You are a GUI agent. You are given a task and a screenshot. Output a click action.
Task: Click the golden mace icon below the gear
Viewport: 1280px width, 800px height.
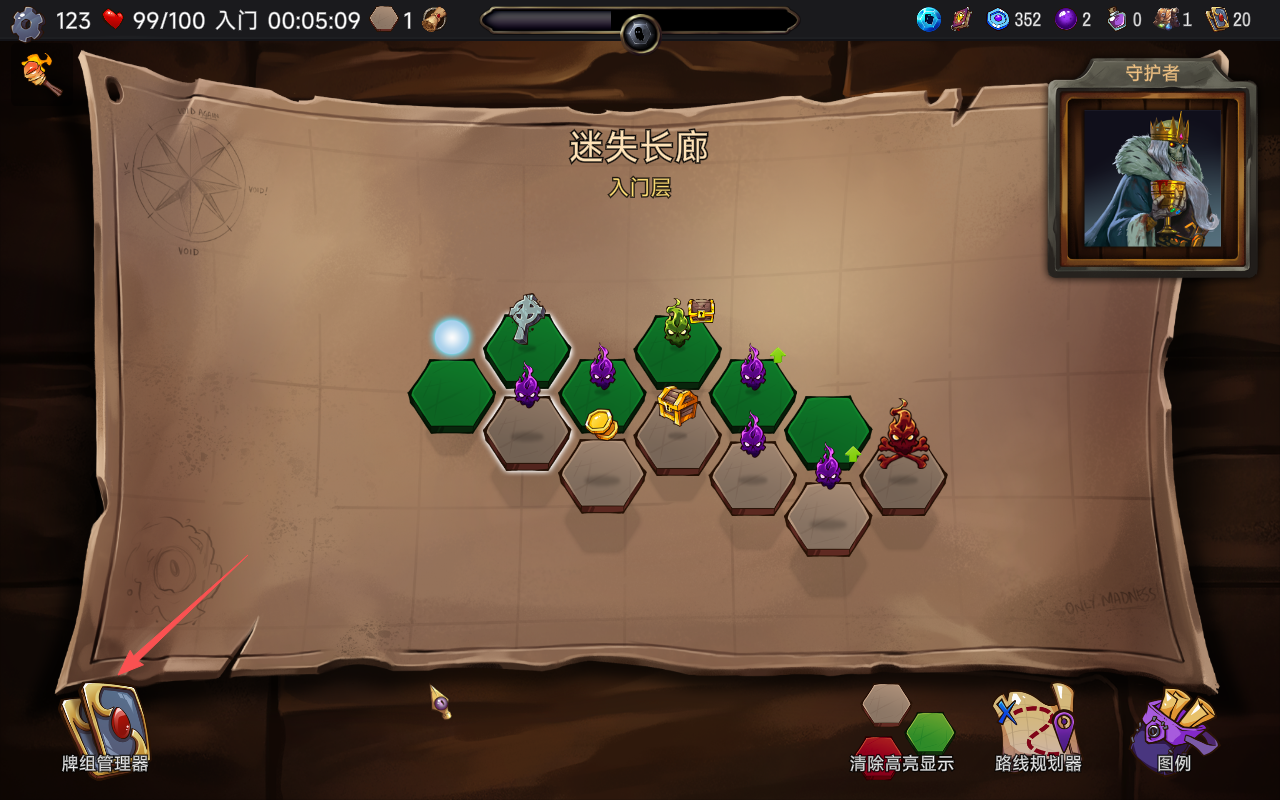[42, 74]
